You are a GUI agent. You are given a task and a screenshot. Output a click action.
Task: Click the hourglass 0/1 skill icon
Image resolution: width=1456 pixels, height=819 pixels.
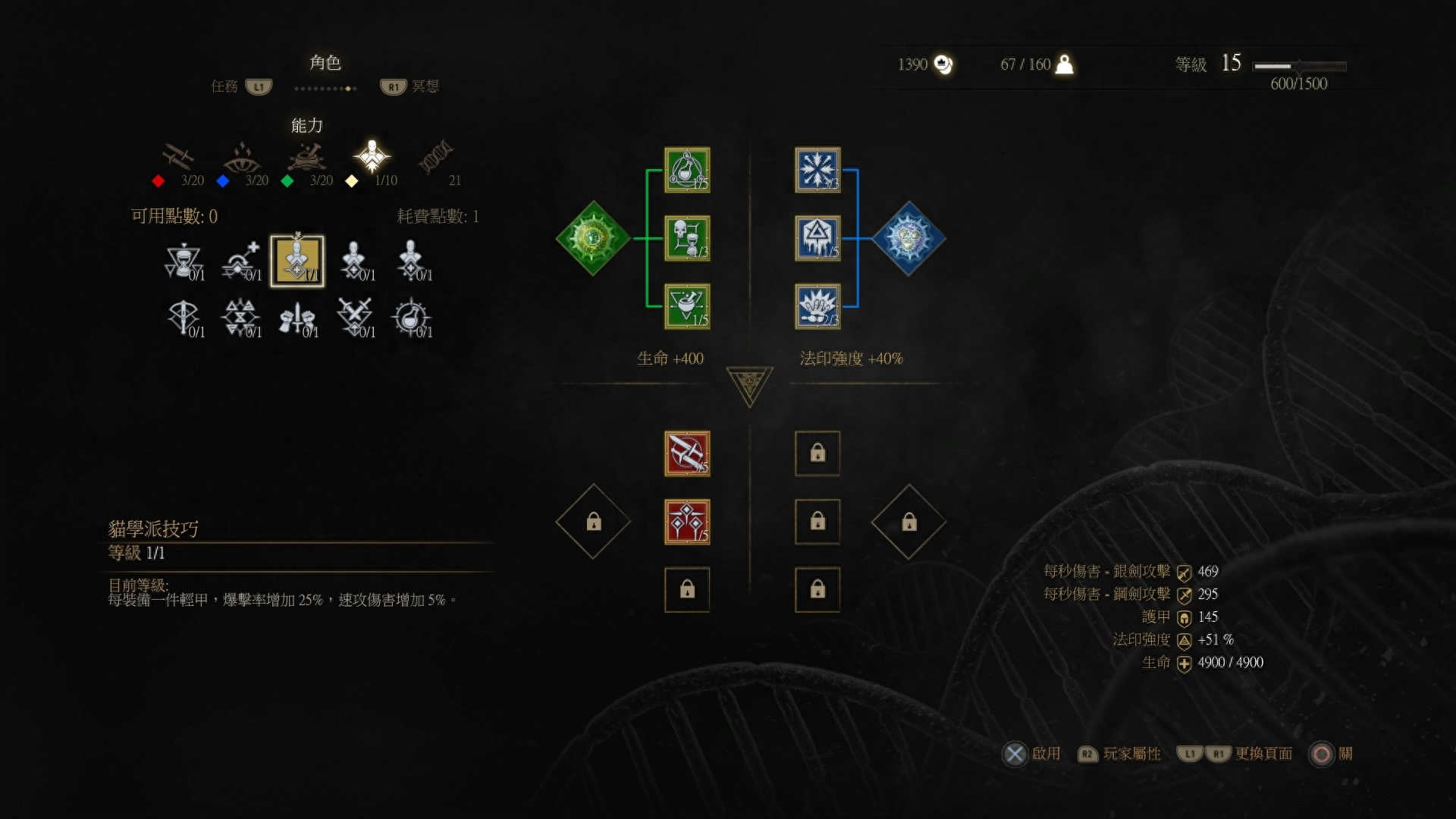(x=184, y=261)
